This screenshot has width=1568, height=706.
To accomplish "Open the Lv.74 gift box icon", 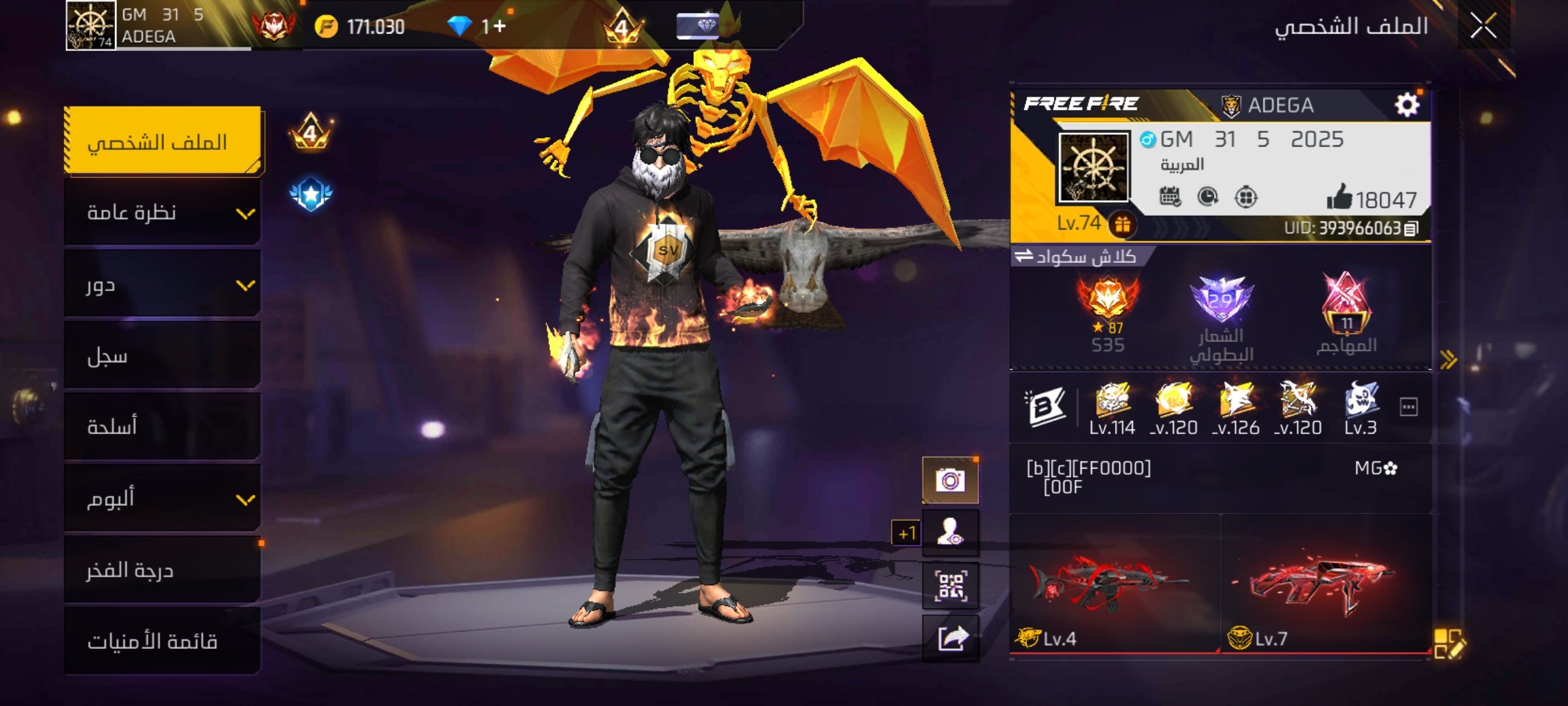I will point(1122,225).
